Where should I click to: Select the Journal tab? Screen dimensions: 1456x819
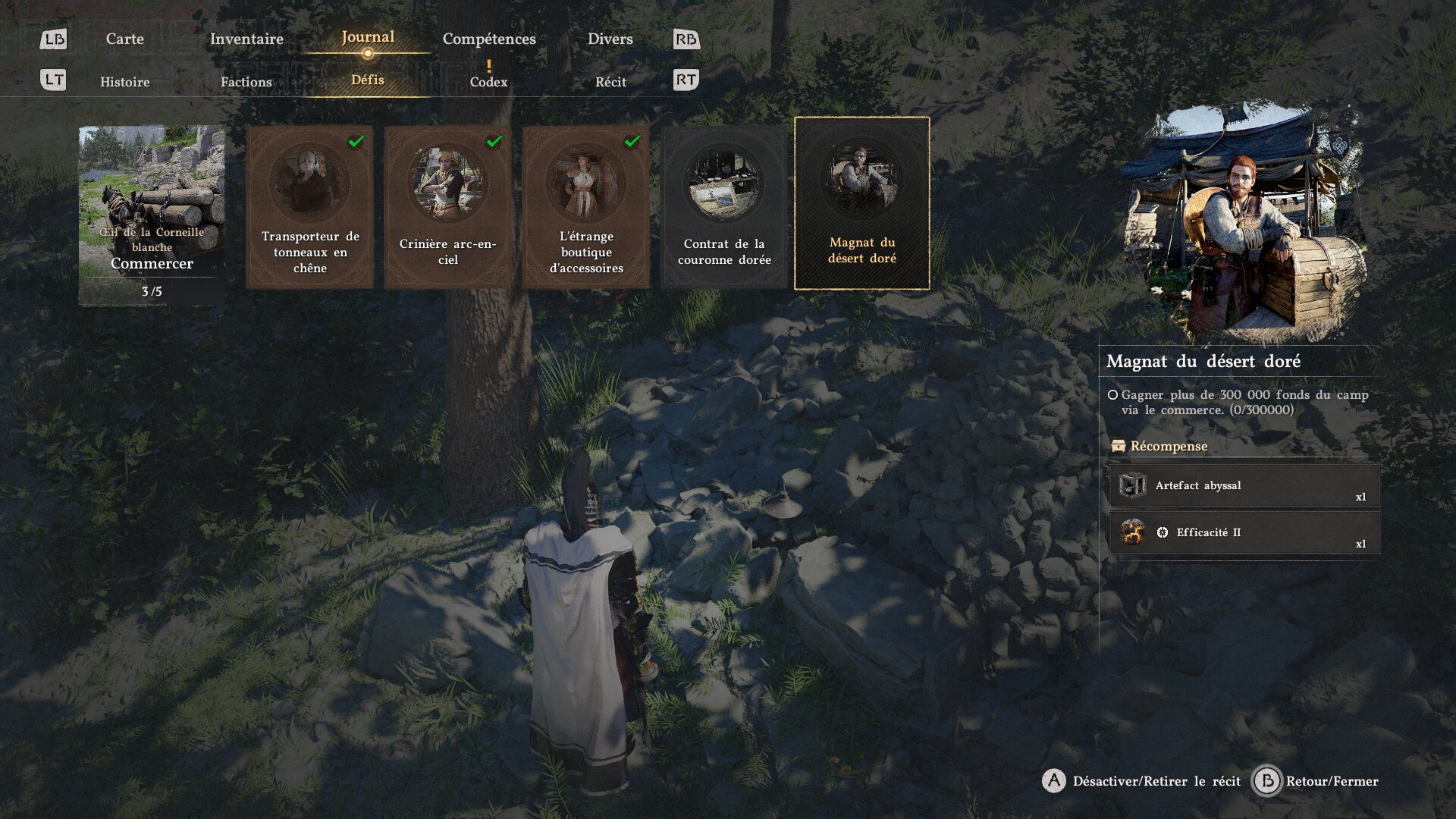pos(368,37)
